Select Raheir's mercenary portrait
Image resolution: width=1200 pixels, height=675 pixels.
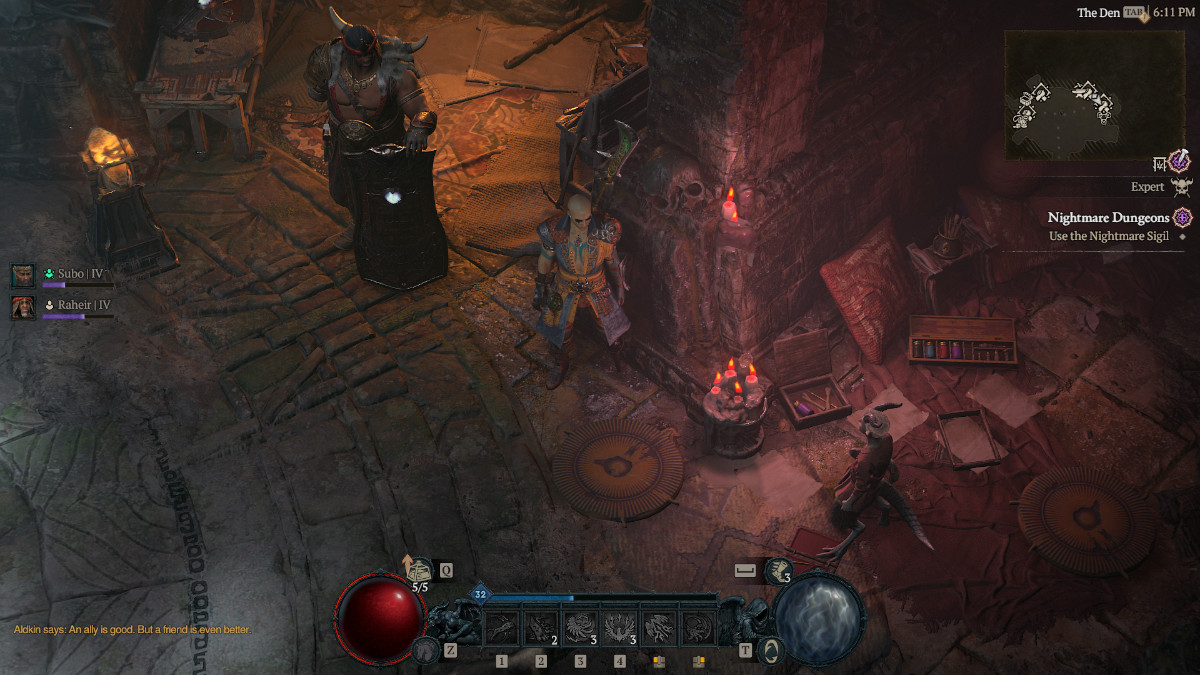(x=23, y=306)
